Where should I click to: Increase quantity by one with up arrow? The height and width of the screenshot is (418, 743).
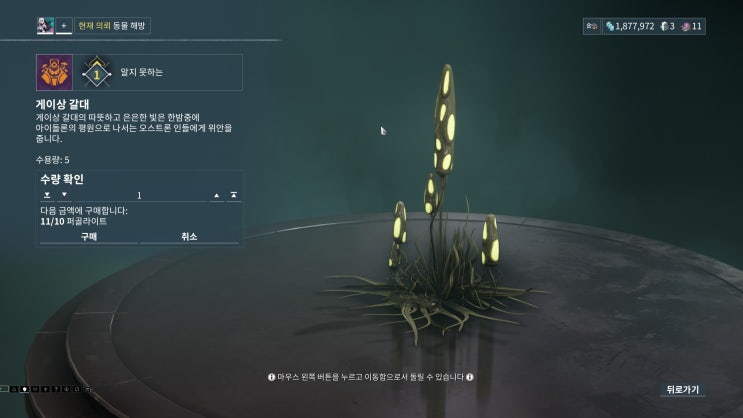tap(217, 195)
